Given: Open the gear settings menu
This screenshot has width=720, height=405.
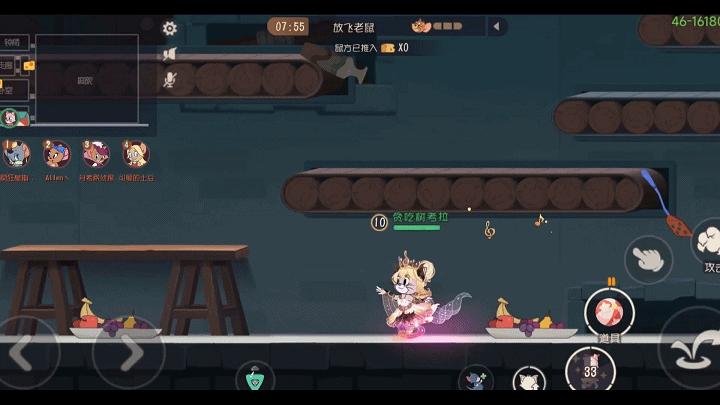Looking at the screenshot, I should pyautogui.click(x=170, y=29).
